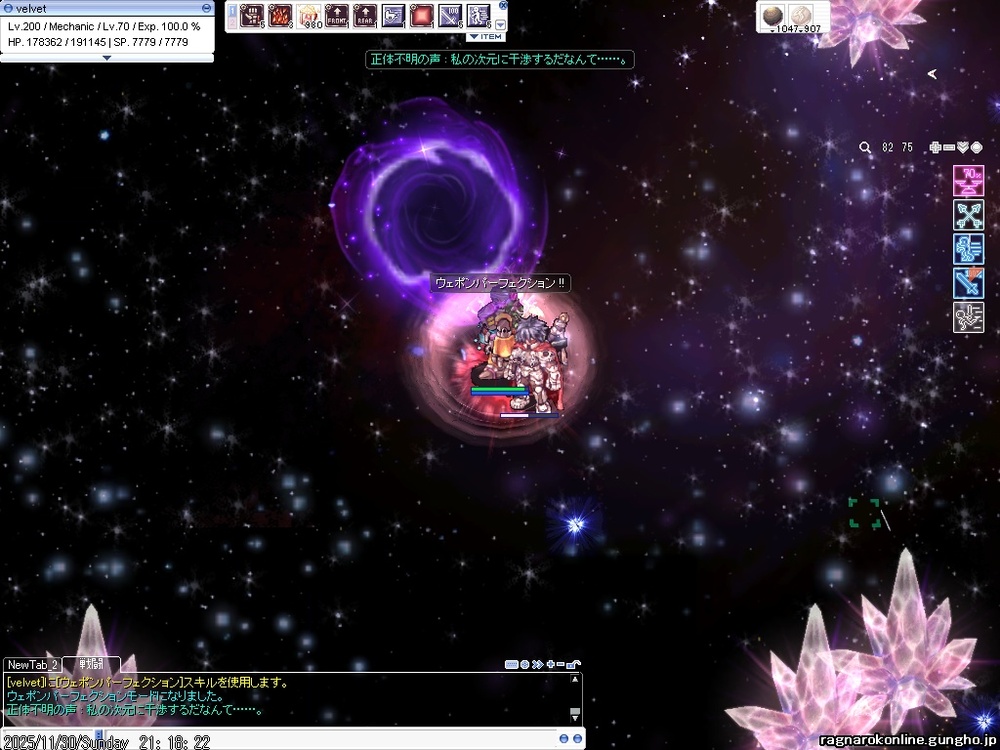1000x750 pixels.
Task: Click the 70% weight status icon
Action: click(x=968, y=181)
